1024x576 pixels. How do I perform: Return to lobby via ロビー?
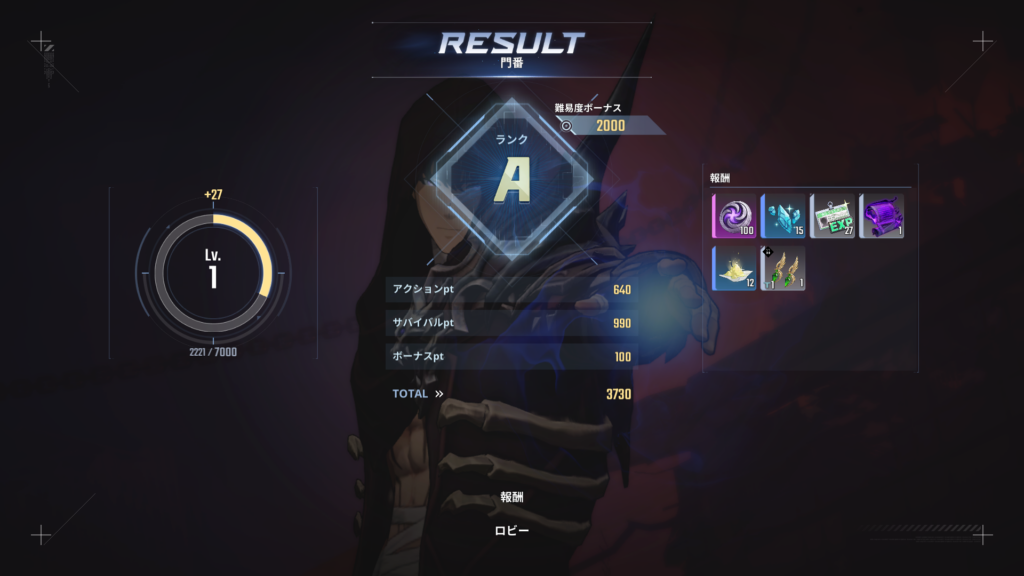pos(511,531)
